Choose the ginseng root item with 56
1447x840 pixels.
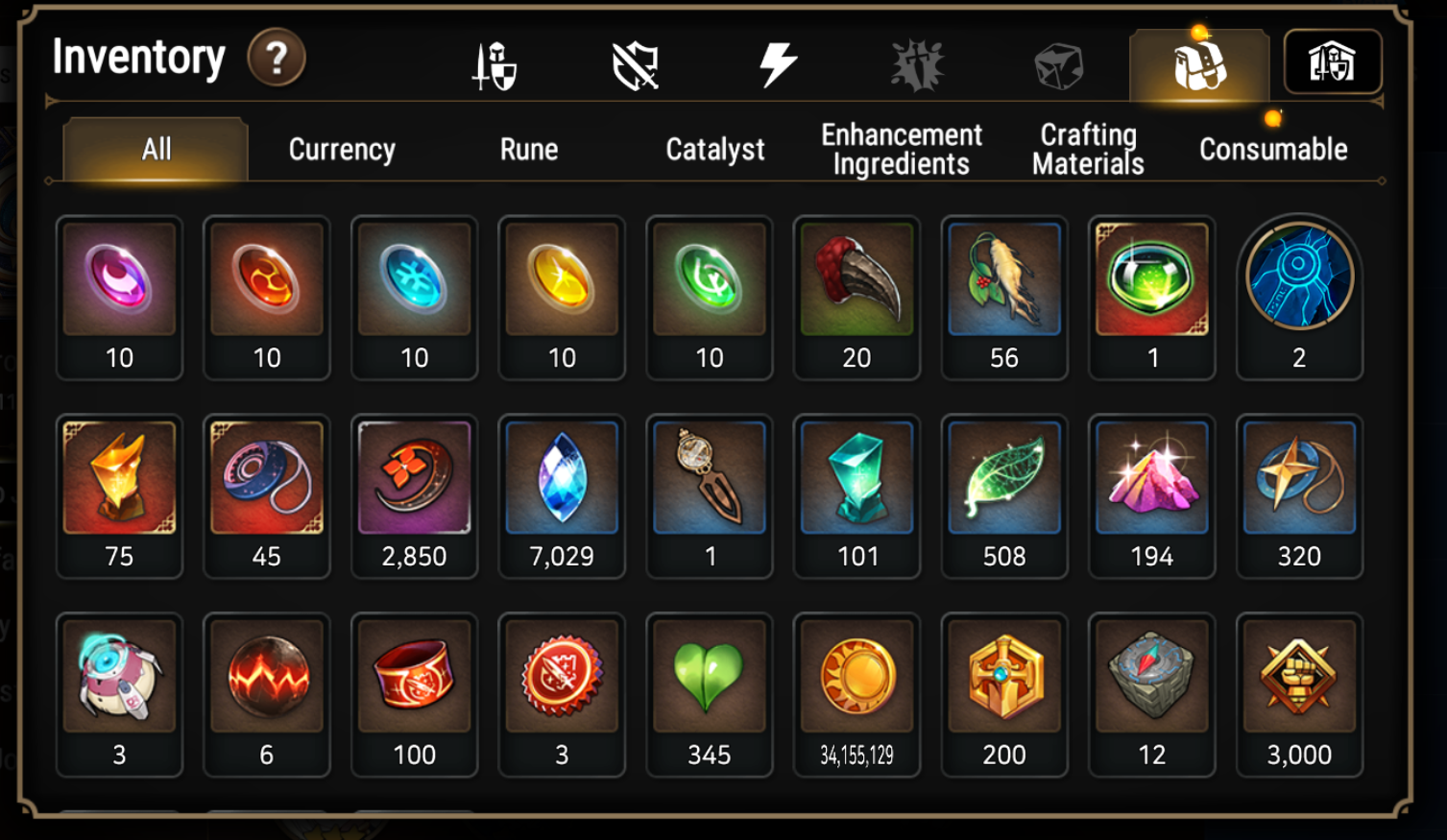click(x=1003, y=297)
